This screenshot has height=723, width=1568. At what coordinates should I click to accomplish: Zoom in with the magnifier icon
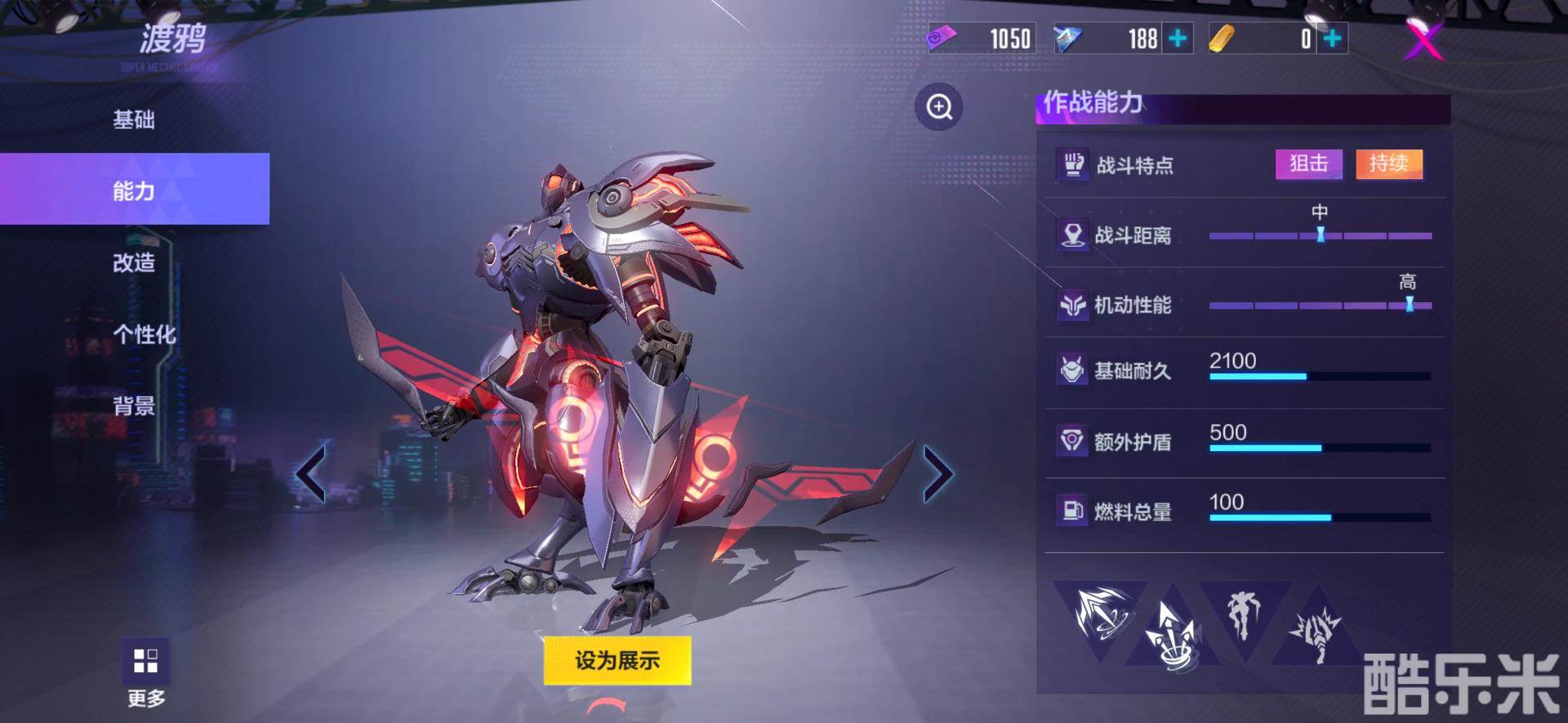tap(939, 107)
